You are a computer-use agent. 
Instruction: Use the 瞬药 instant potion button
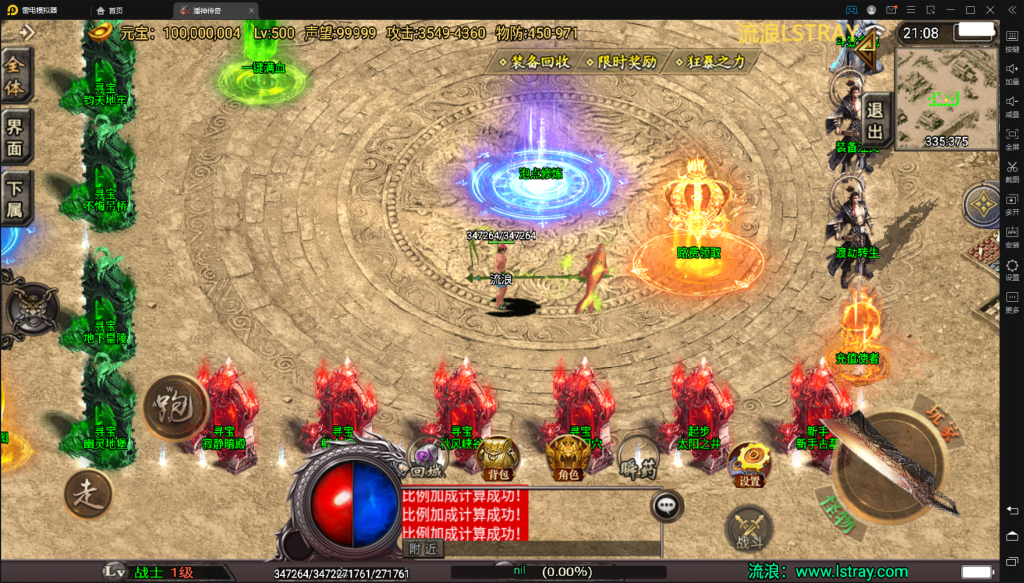click(636, 457)
